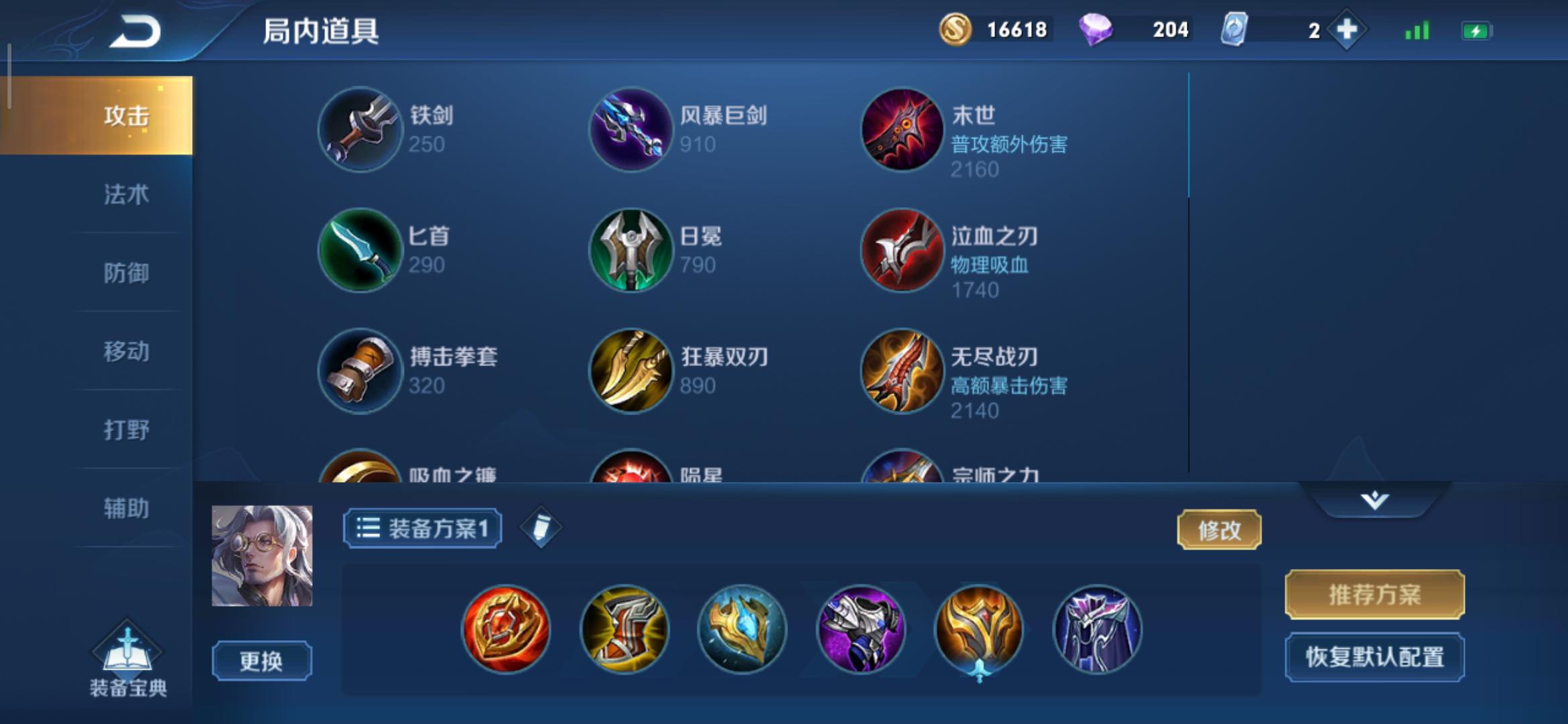This screenshot has height=724, width=1568.
Task: Open the 装备方案1 plan selector
Action: pos(421,528)
